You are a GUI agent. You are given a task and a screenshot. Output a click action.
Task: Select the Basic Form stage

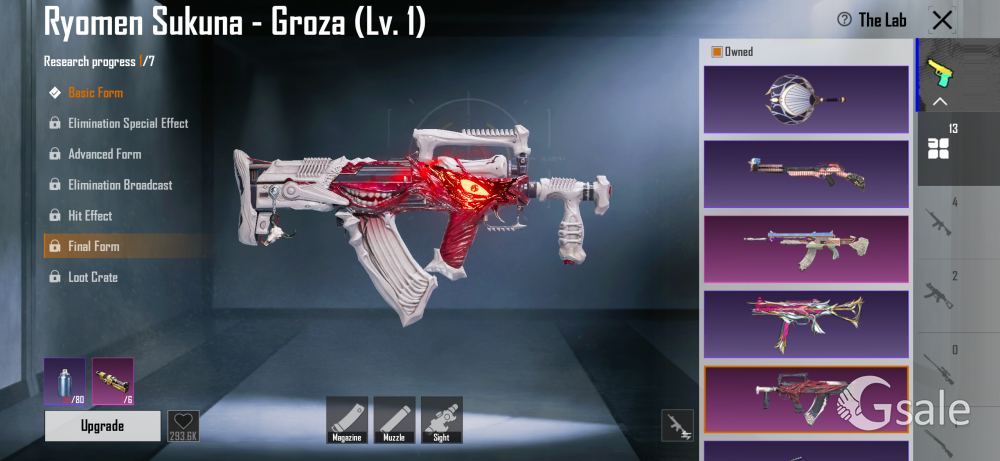pyautogui.click(x=95, y=93)
